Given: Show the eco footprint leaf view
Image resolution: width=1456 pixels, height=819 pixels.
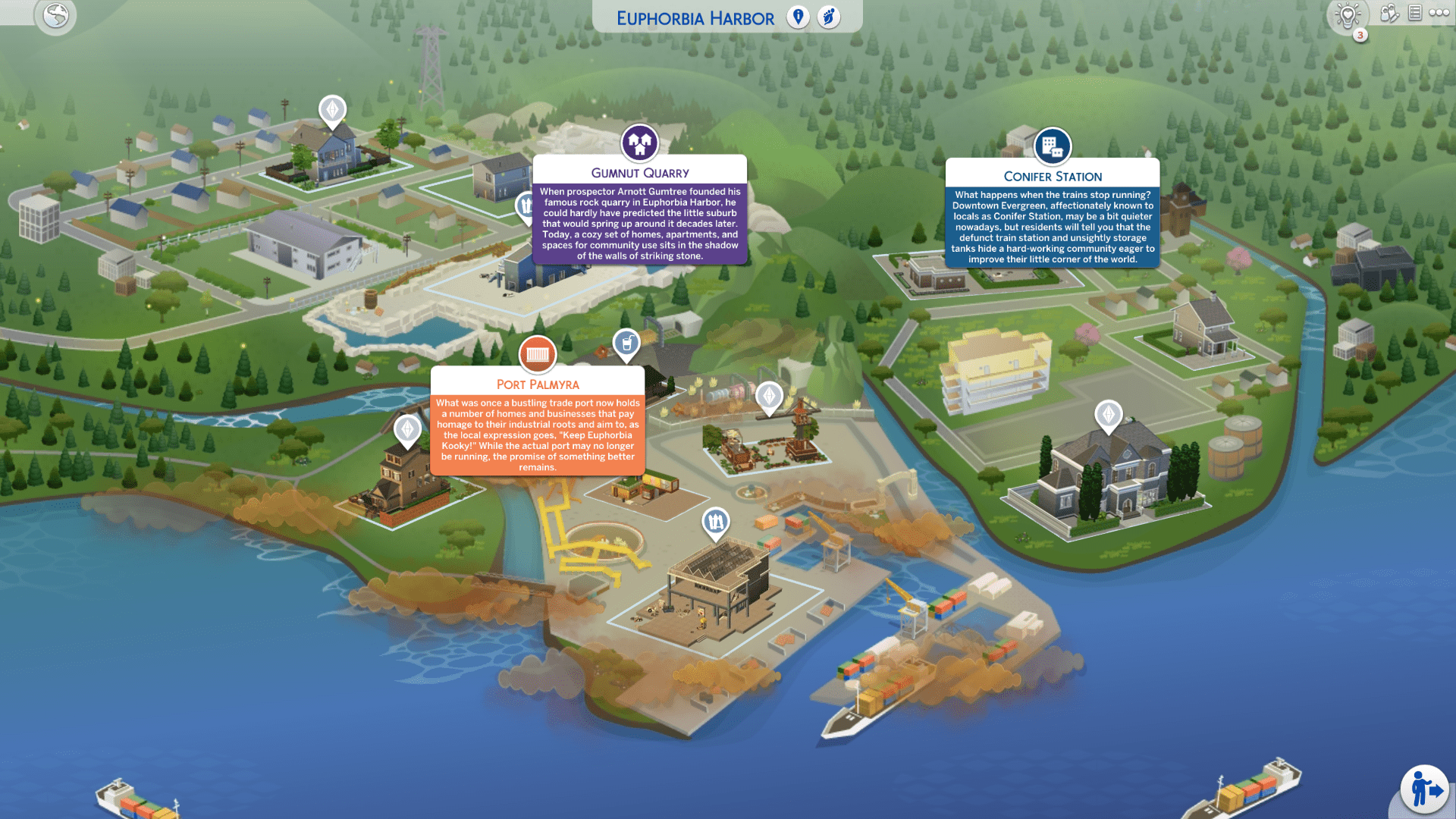Looking at the screenshot, I should [x=829, y=17].
